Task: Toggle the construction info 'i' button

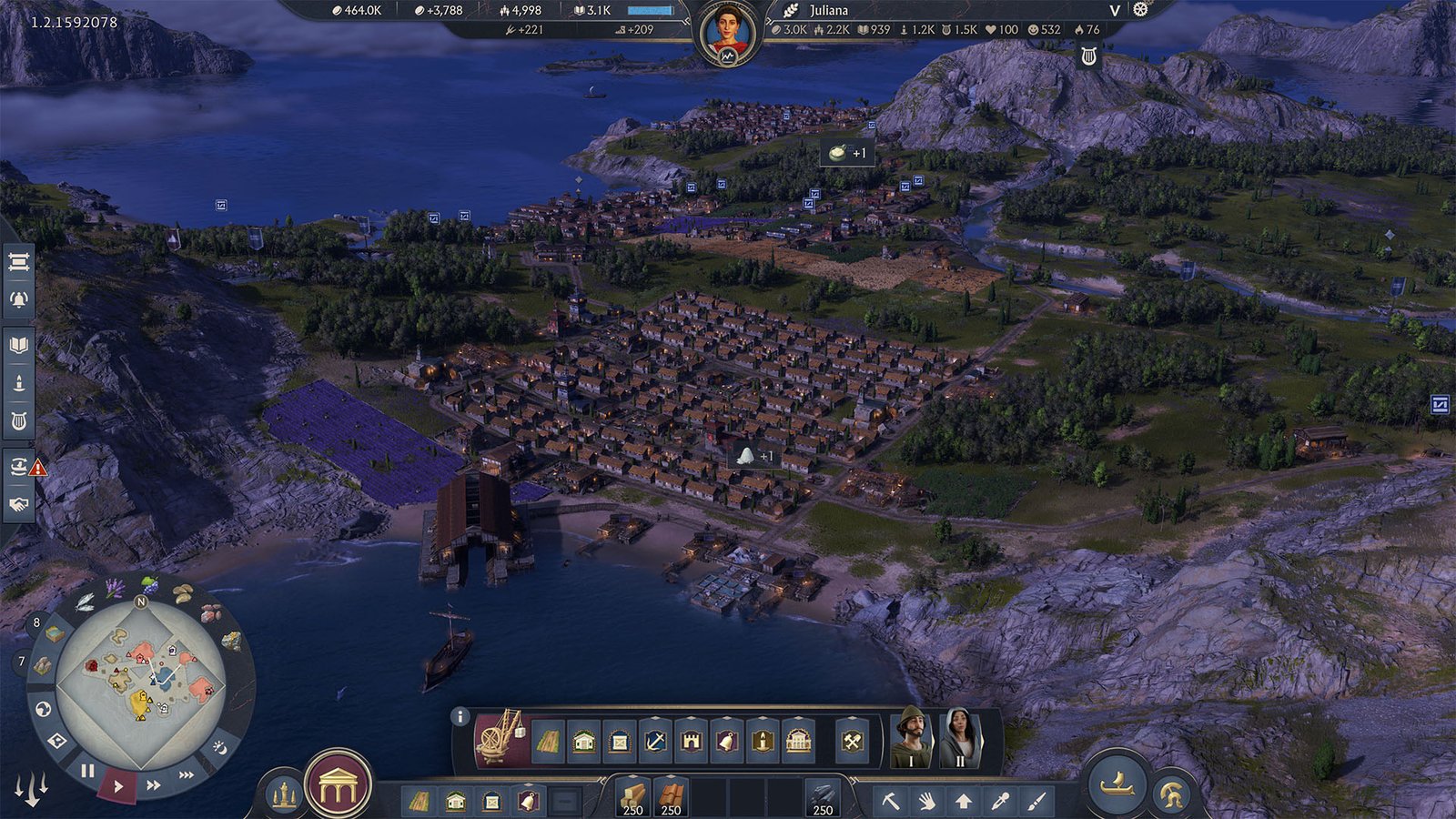Action: tap(459, 718)
